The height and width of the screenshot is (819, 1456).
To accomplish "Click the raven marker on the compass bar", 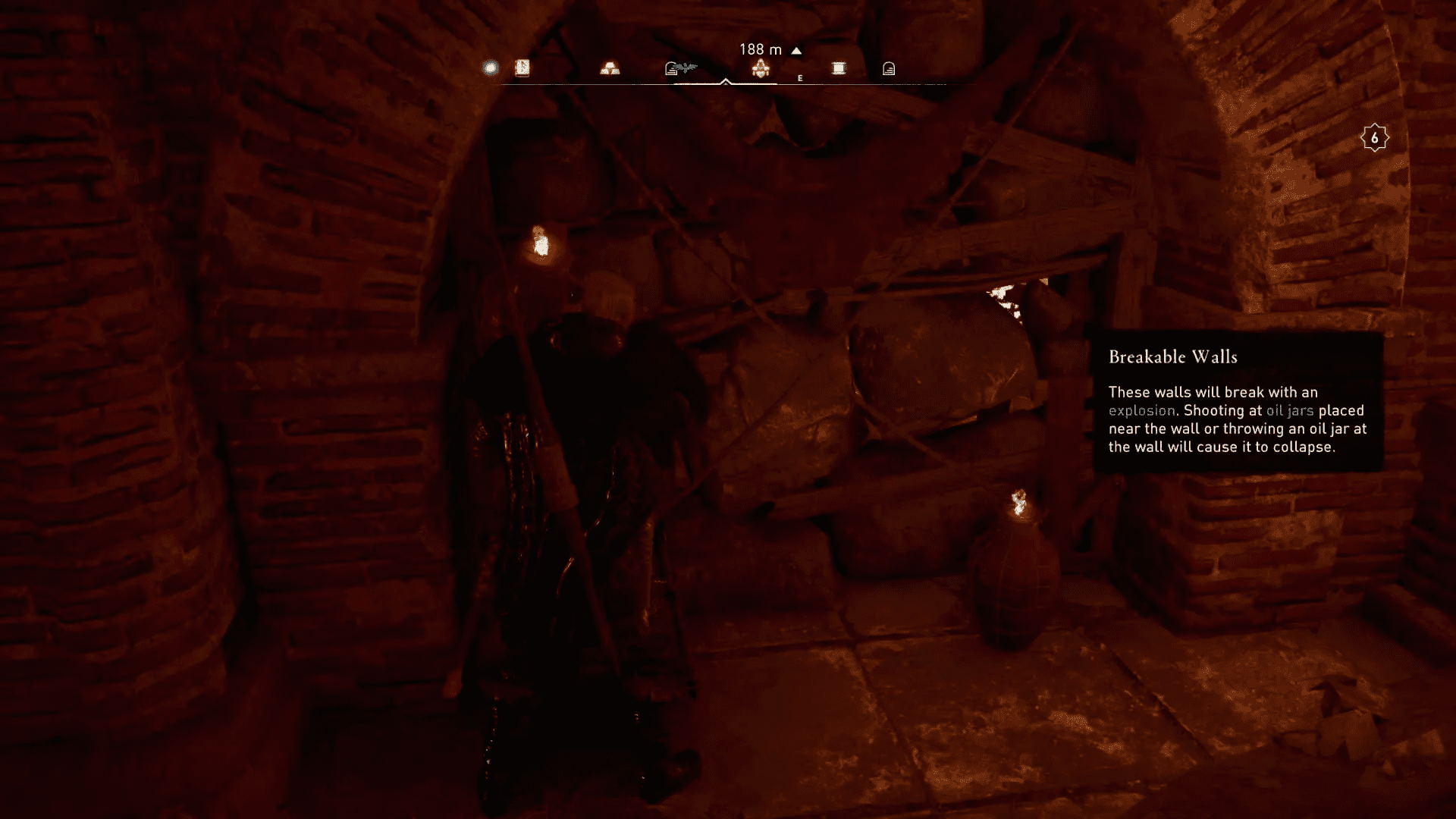I will click(685, 67).
